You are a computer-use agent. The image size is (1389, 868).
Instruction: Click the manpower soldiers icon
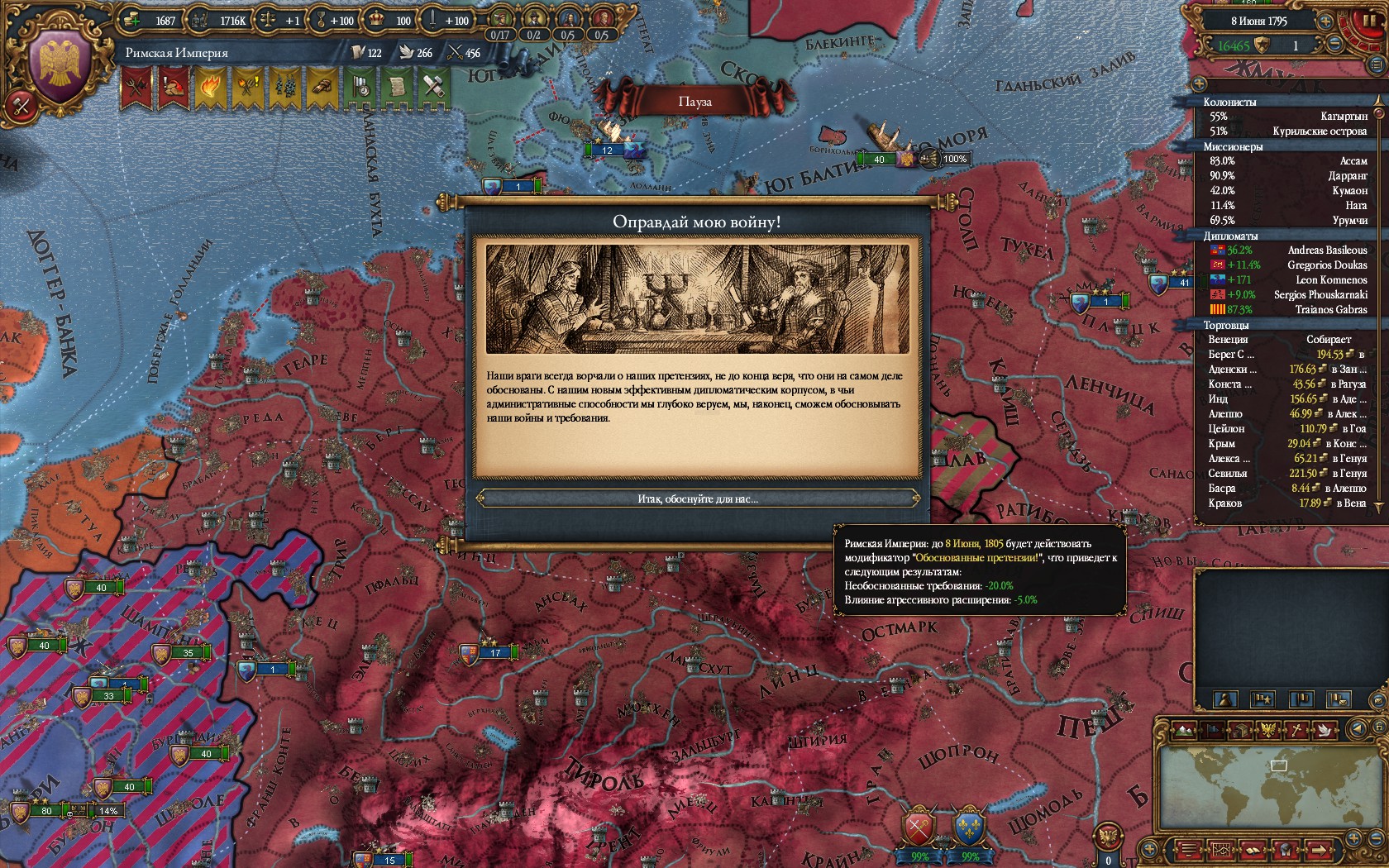point(198,20)
